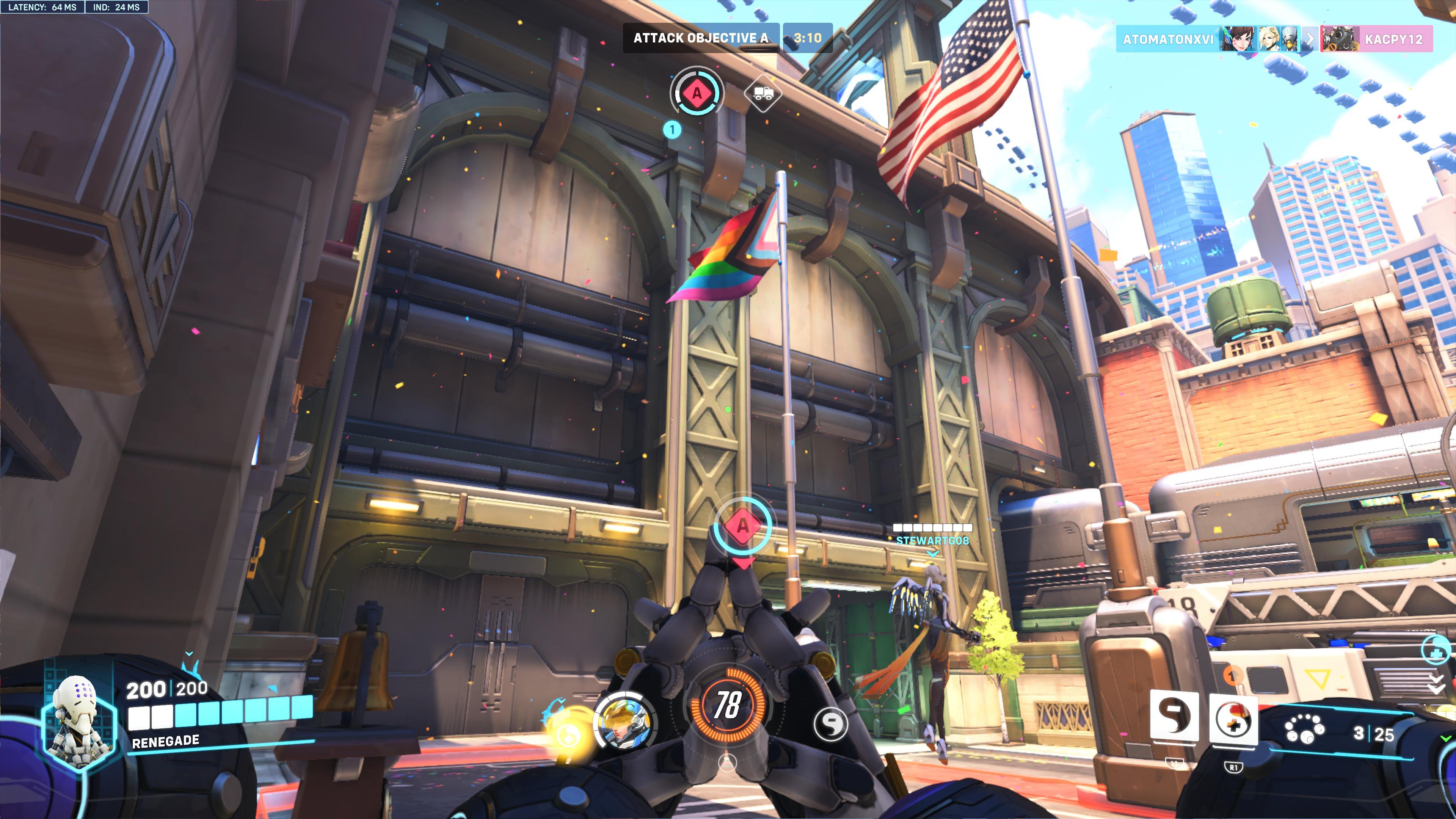The height and width of the screenshot is (819, 1456).
Task: Click the Orb of Discord ability square
Action: click(x=1175, y=716)
